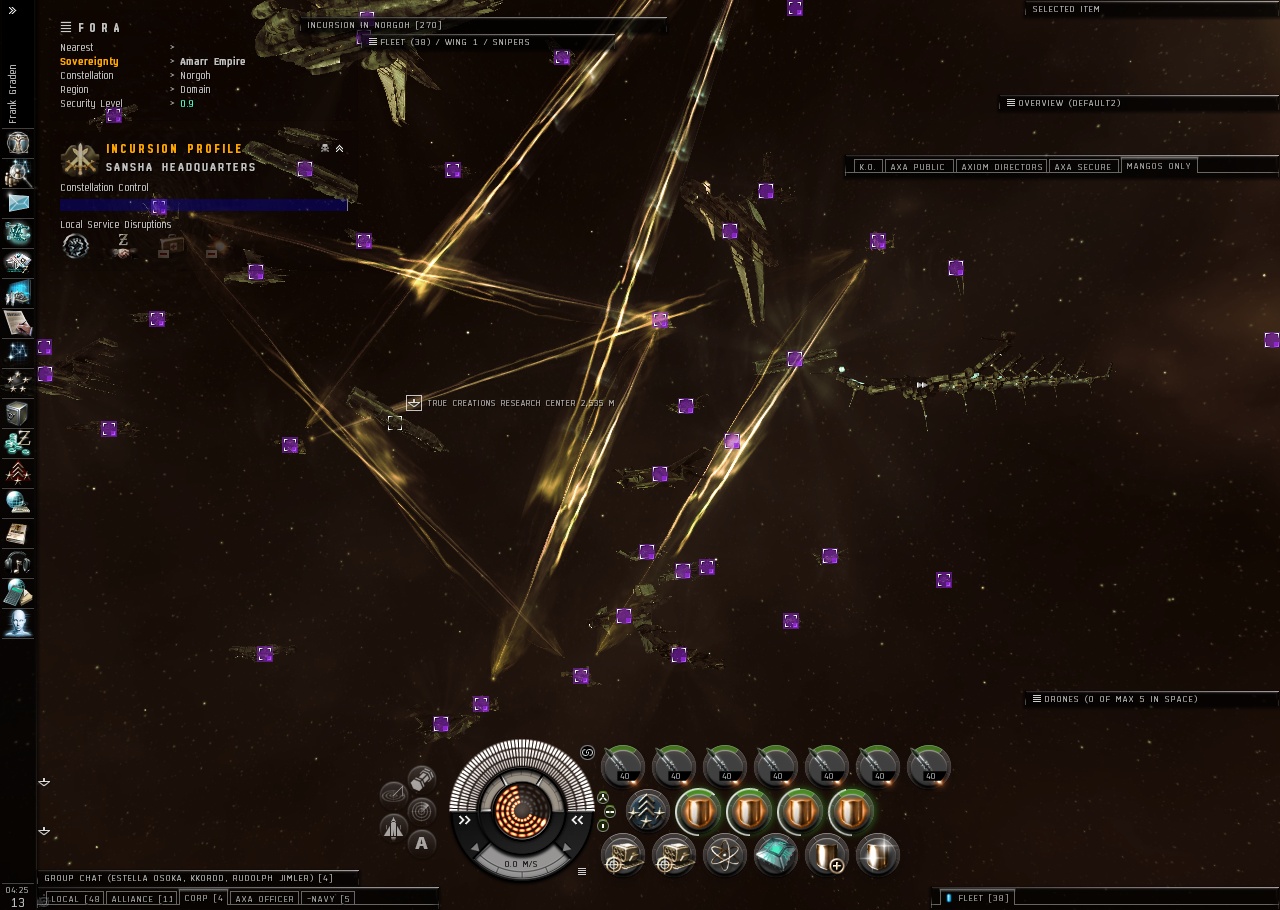
Task: Select the AXA Public overview tab
Action: pyautogui.click(x=917, y=167)
